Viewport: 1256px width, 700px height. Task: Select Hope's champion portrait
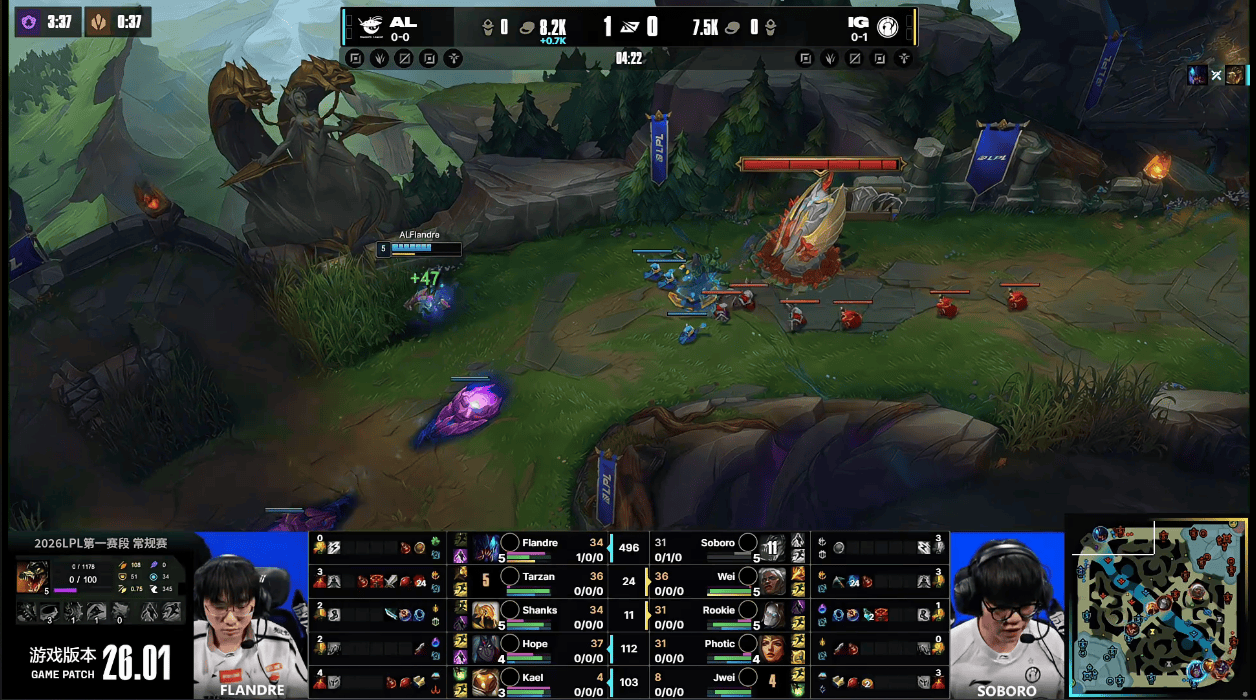(485, 649)
